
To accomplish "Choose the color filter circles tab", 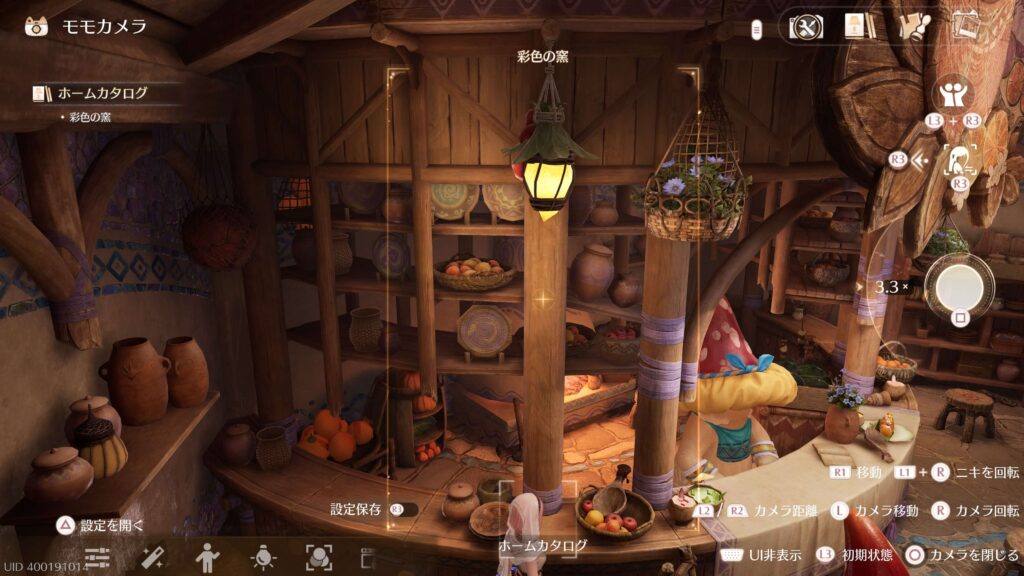I will click(x=318, y=558).
